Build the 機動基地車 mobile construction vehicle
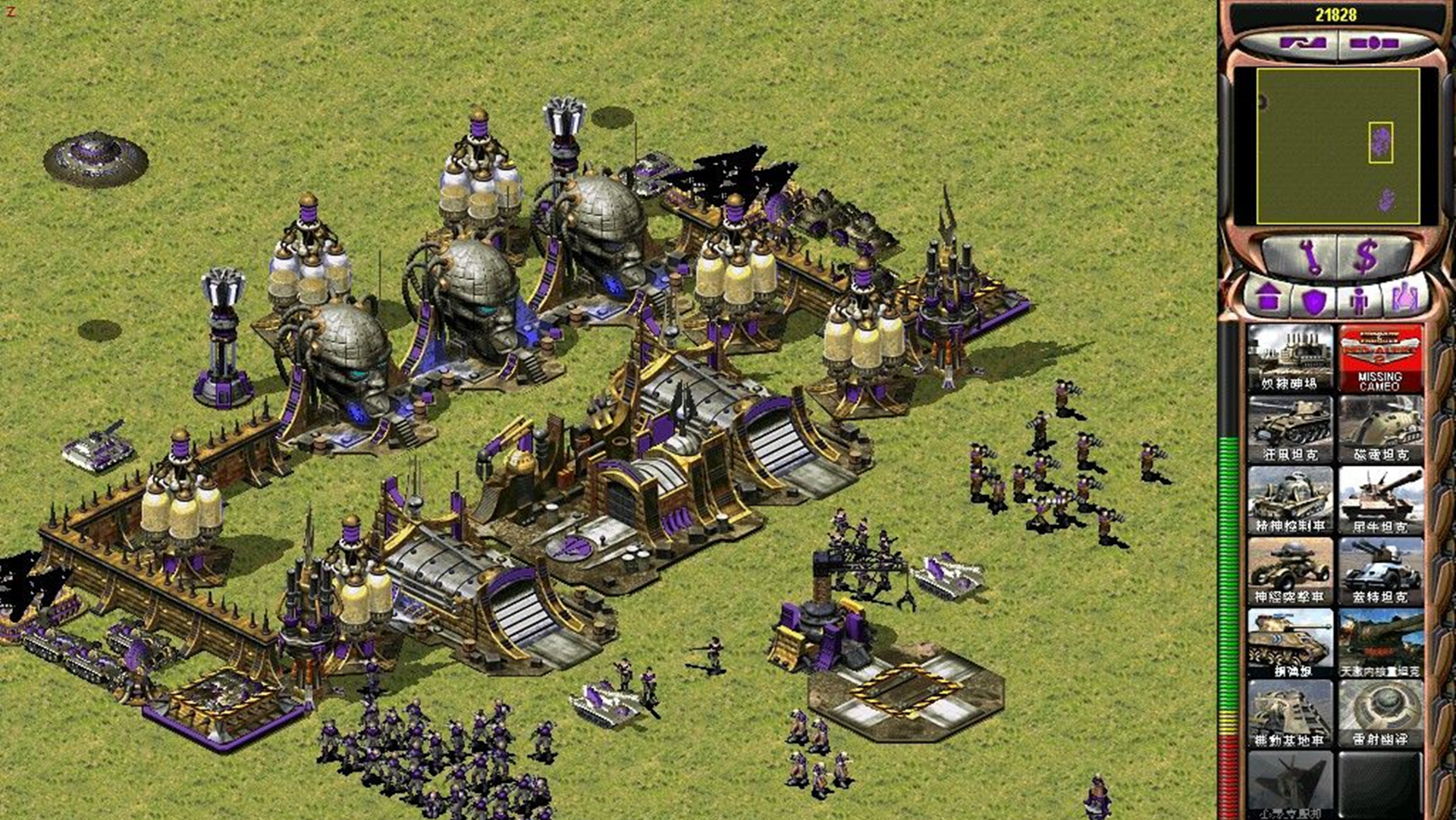Image resolution: width=1456 pixels, height=820 pixels. pos(1290,715)
